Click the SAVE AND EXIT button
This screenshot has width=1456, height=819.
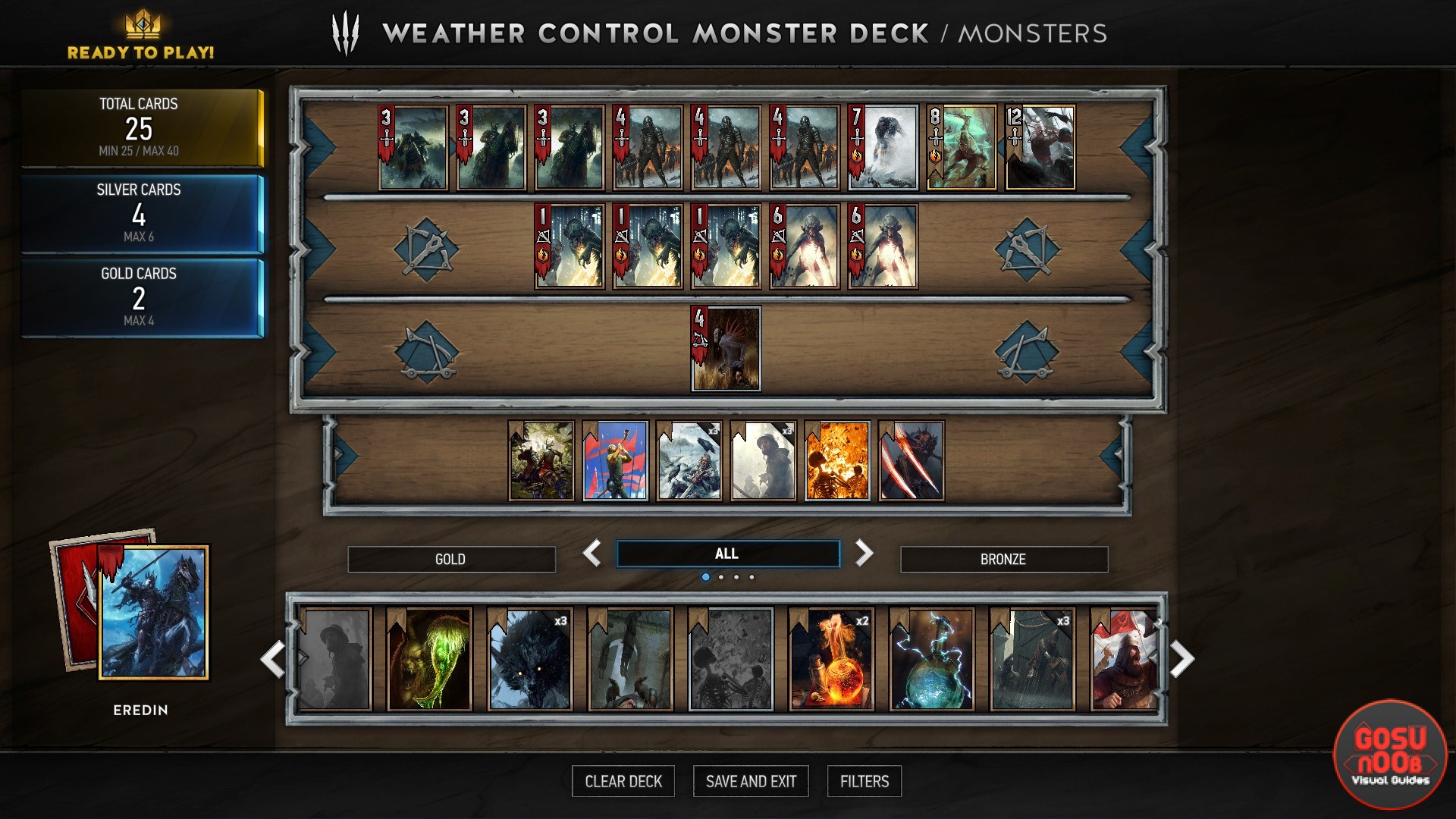tap(751, 781)
